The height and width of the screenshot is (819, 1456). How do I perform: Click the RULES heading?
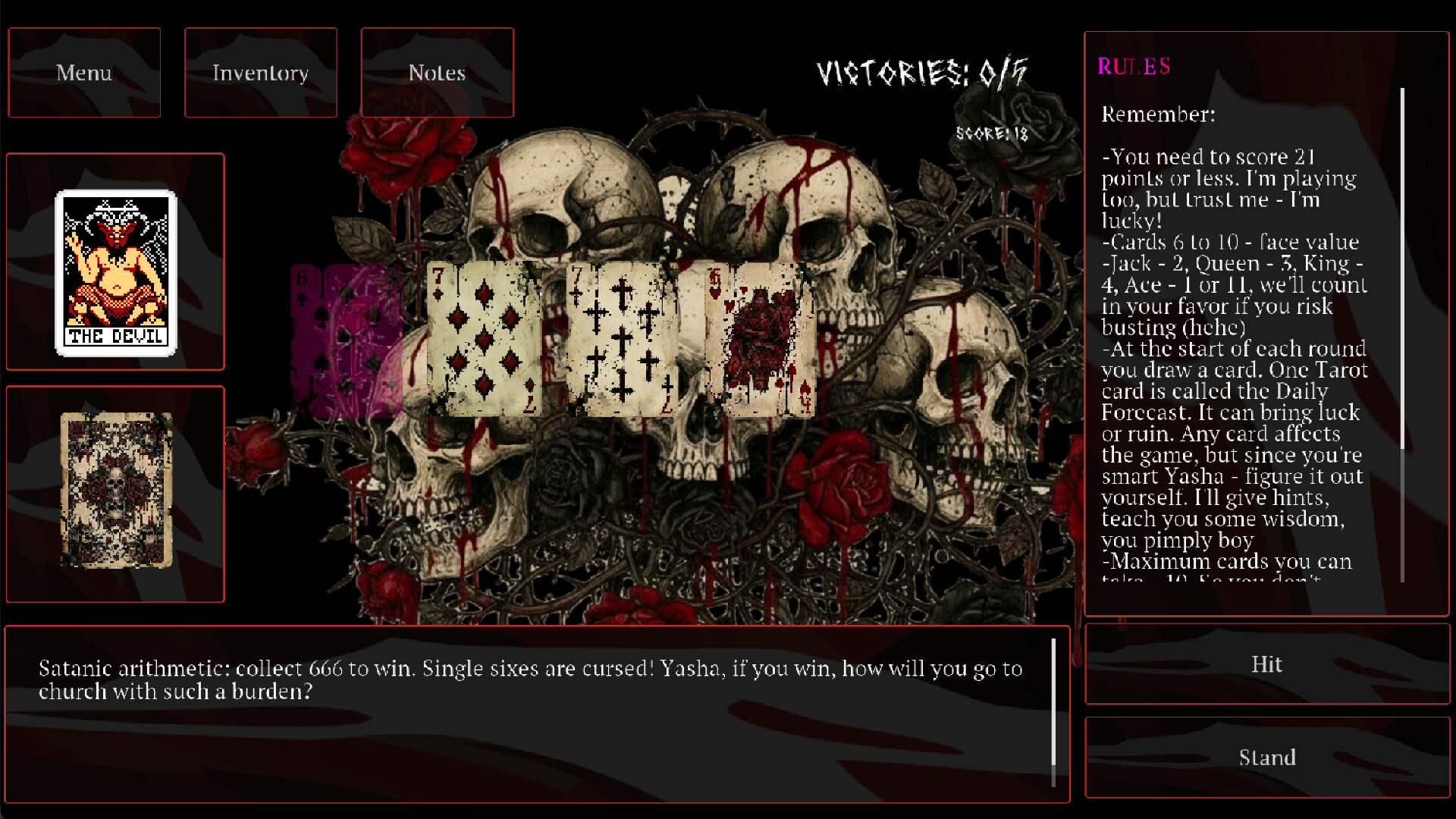[1133, 67]
